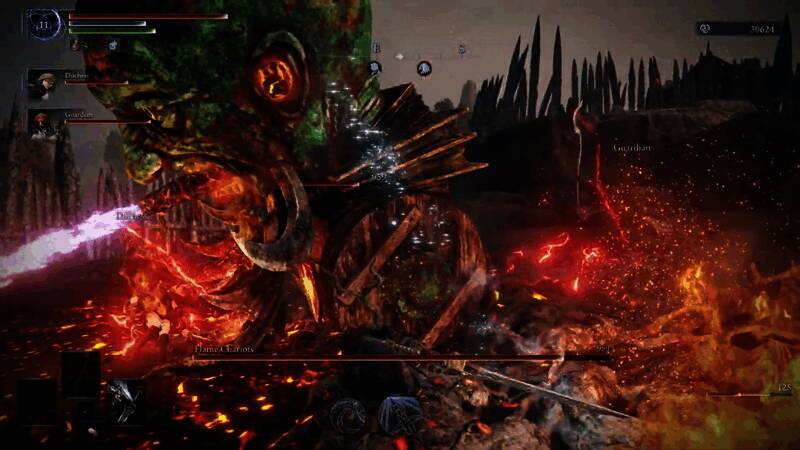Image resolution: width=800 pixels, height=450 pixels.
Task: Click the level 11 circle emblem
Action: pos(44,25)
